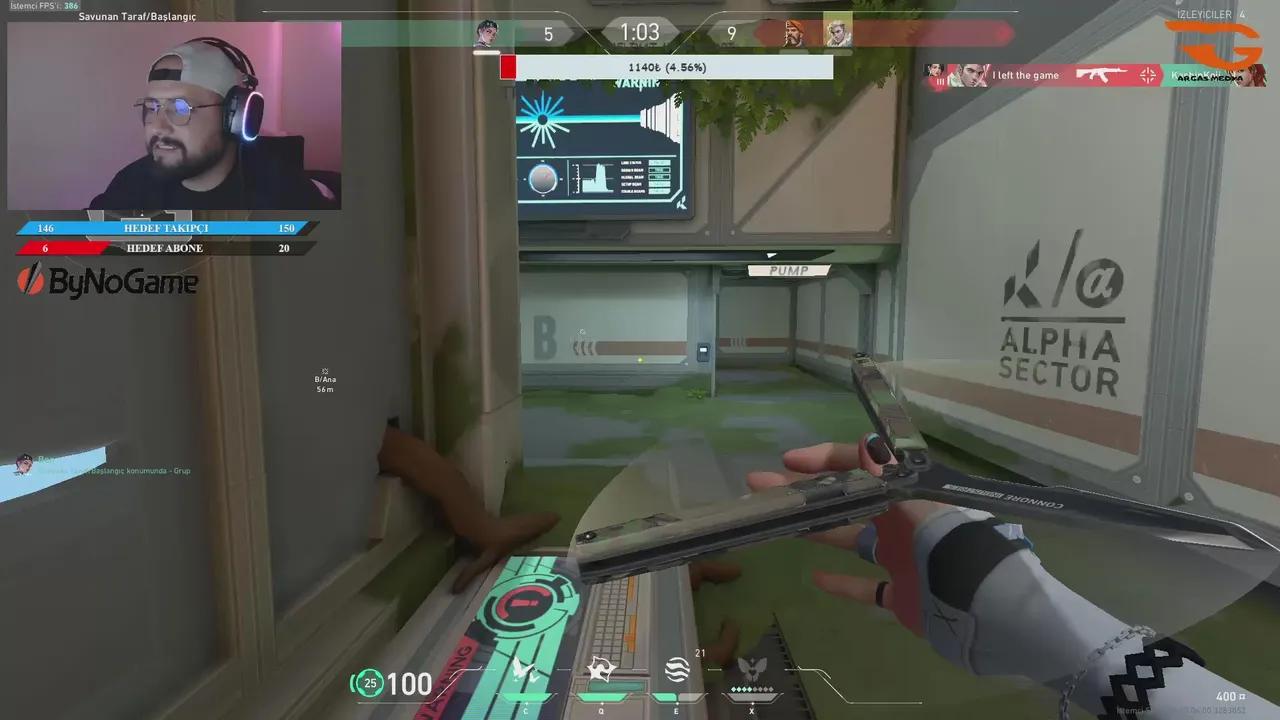Click the headshot crosshair icon in the killfeed

[1148, 74]
